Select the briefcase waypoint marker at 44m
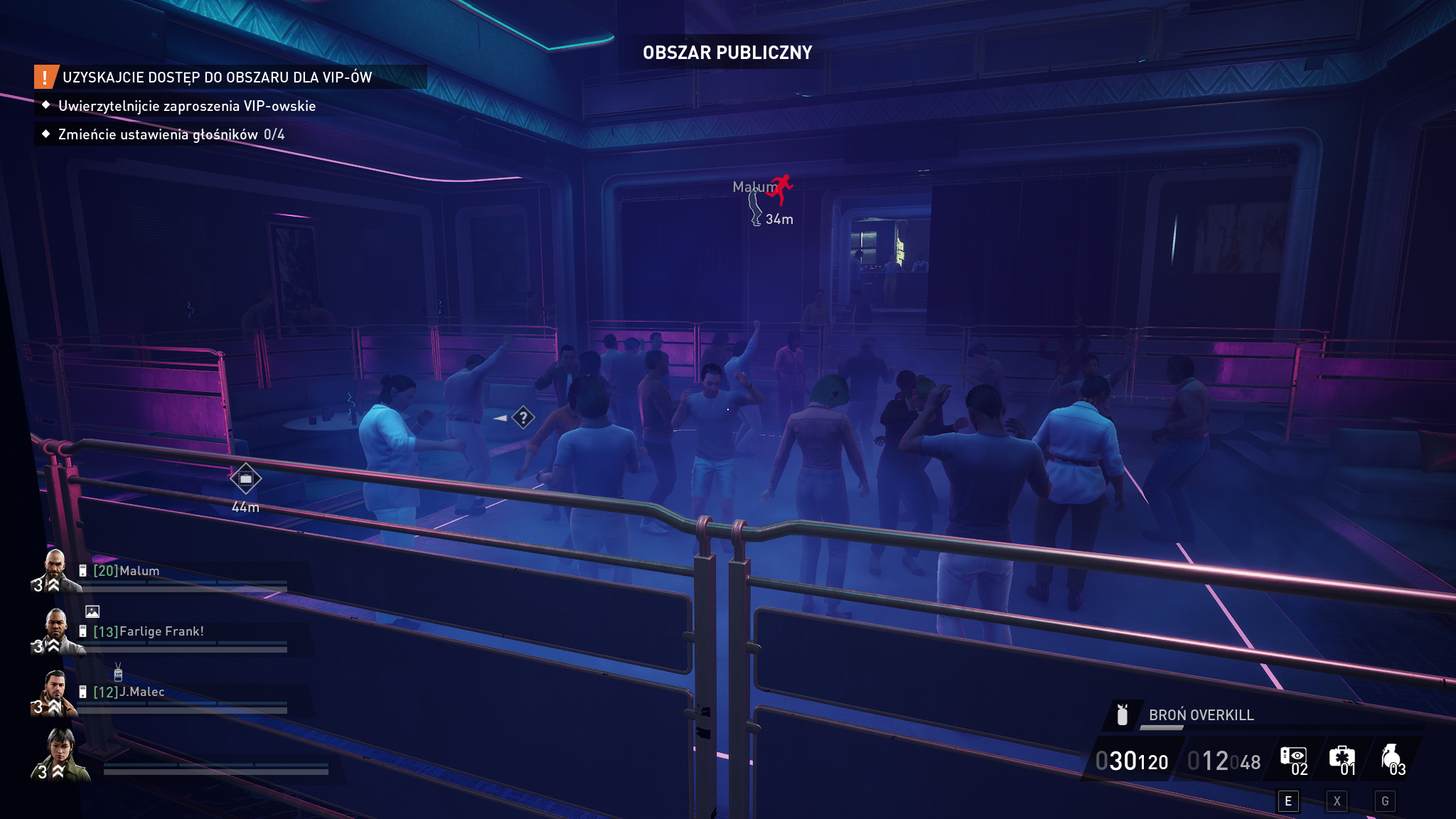1456x819 pixels. (x=245, y=478)
